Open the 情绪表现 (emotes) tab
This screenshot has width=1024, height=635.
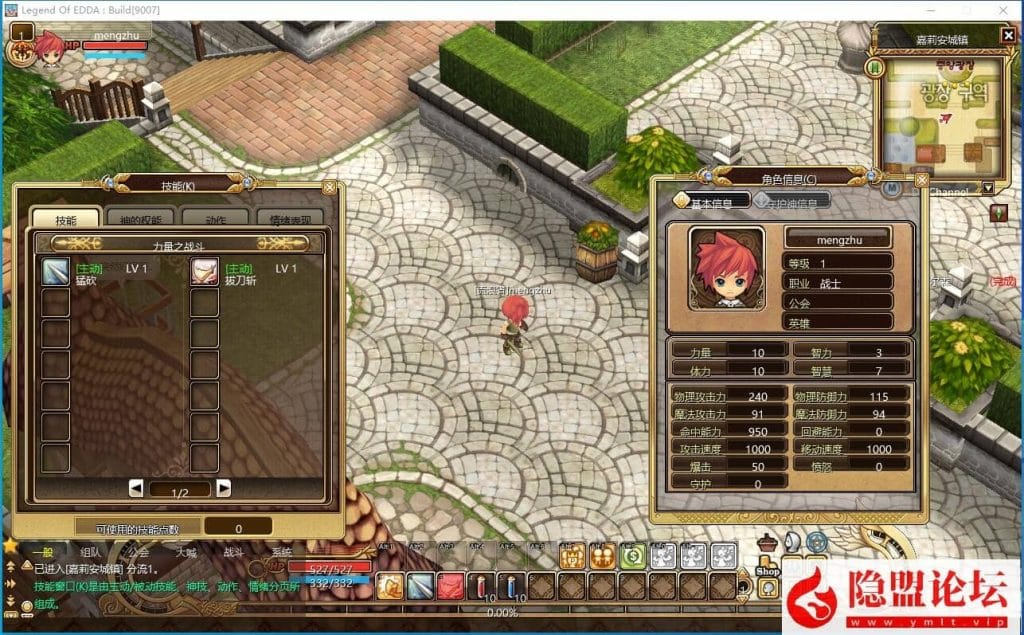pos(290,220)
